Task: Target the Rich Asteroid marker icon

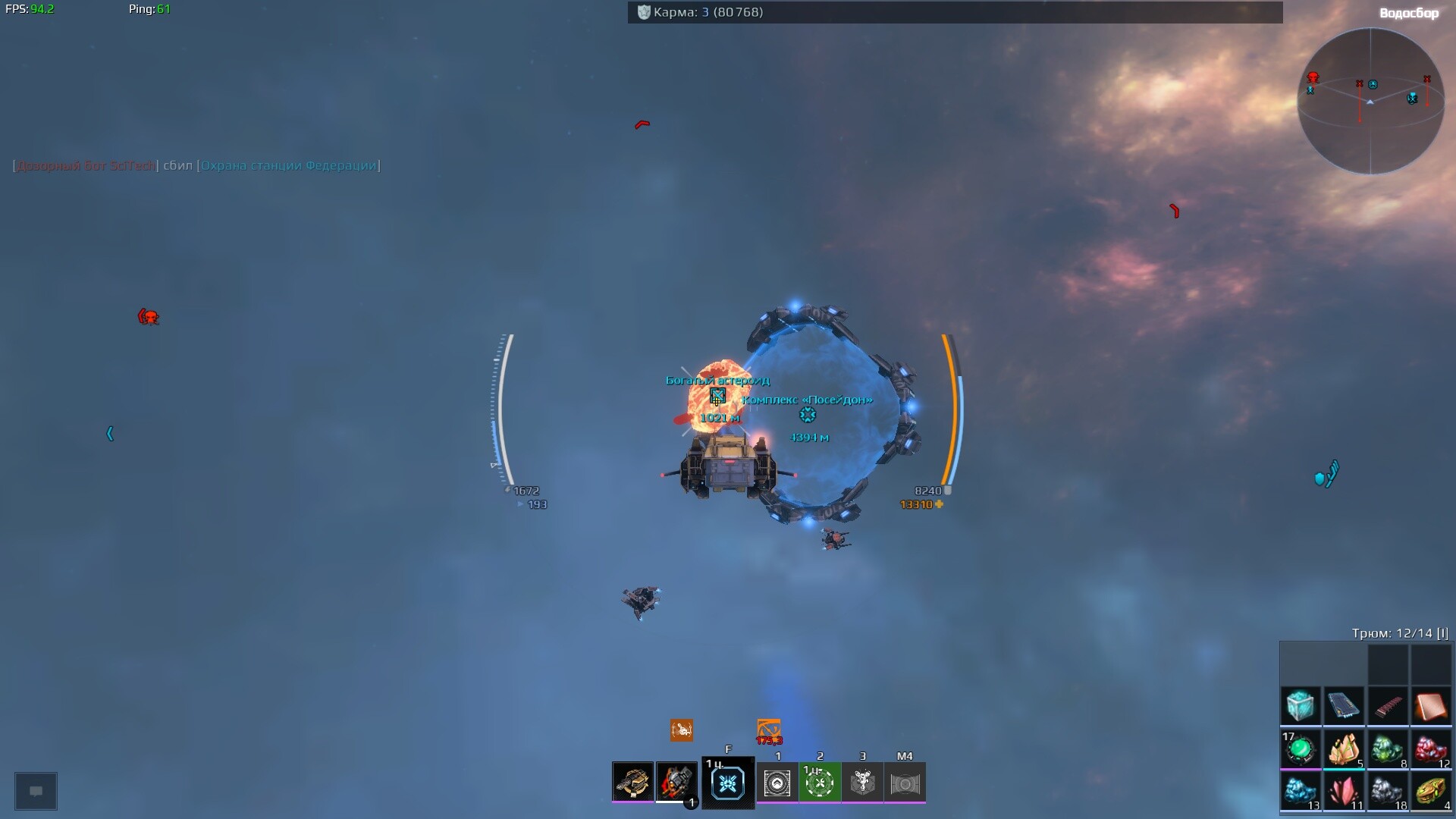Action: pos(717,396)
